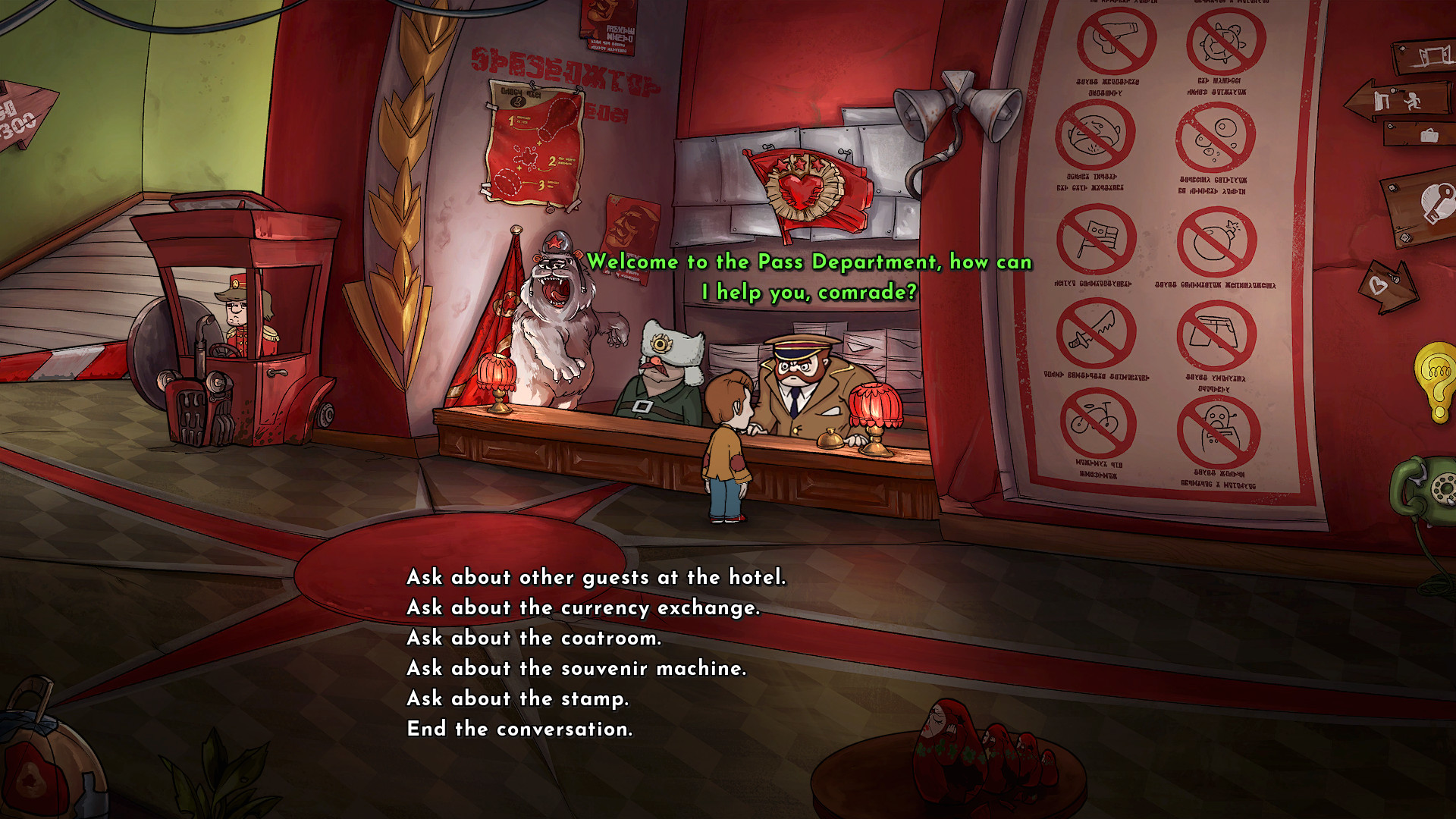
Task: Click the no-bombs symbol on the poster
Action: point(1216,241)
